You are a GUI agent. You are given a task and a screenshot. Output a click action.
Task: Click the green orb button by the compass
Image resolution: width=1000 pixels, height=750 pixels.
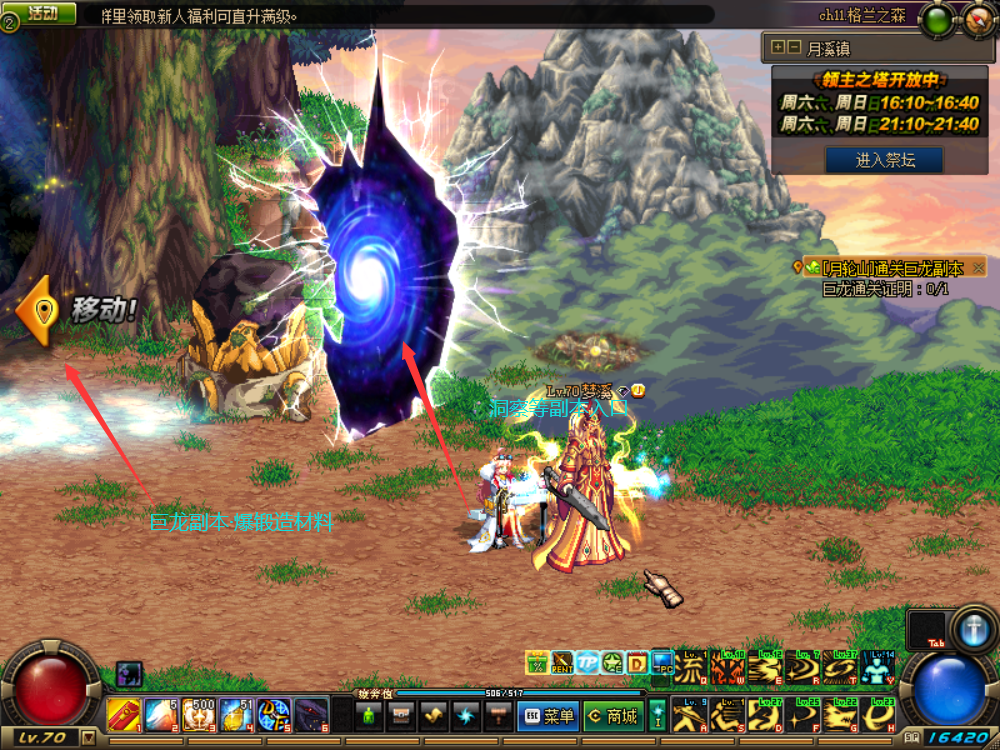(x=937, y=18)
